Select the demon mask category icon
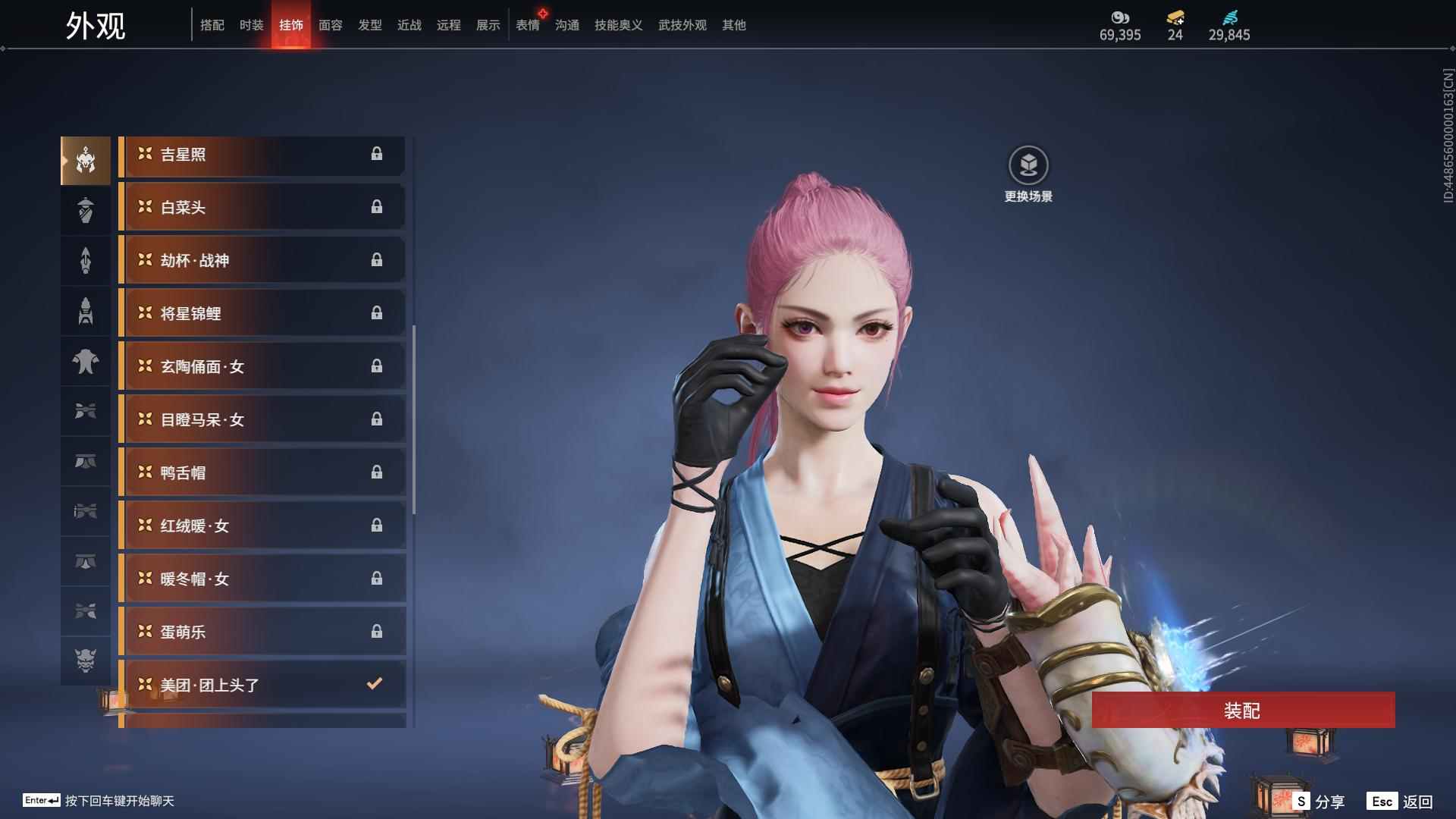 [x=86, y=661]
